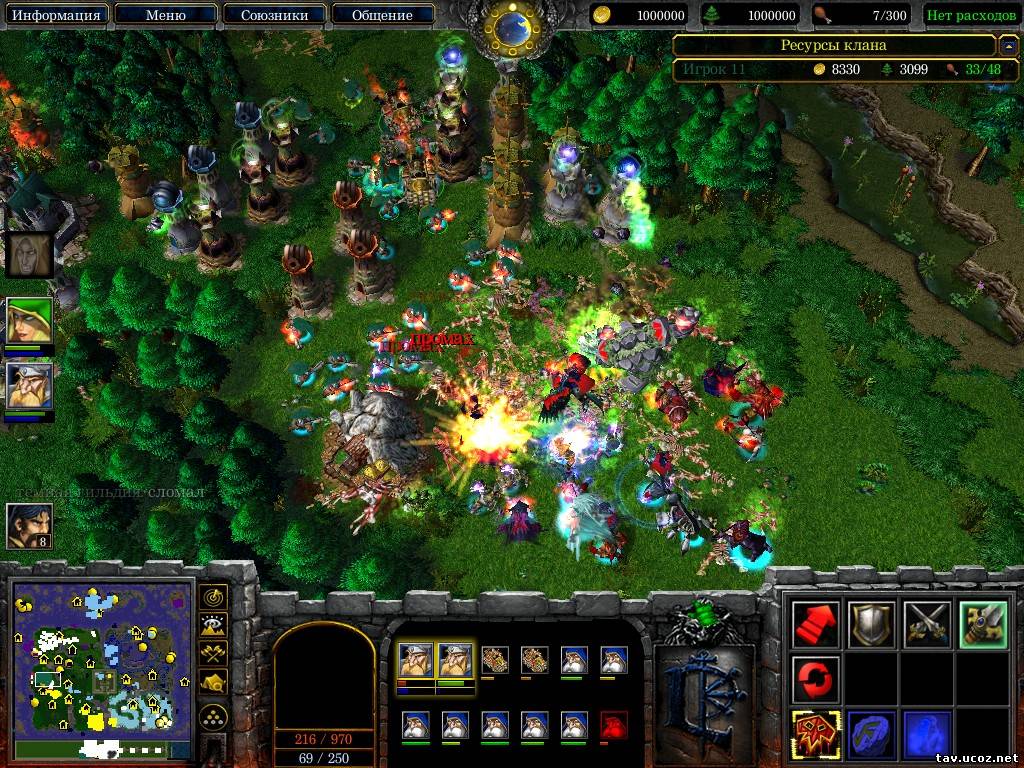Activate the crossed swords Attack command
1024x768 pixels.
(925, 625)
